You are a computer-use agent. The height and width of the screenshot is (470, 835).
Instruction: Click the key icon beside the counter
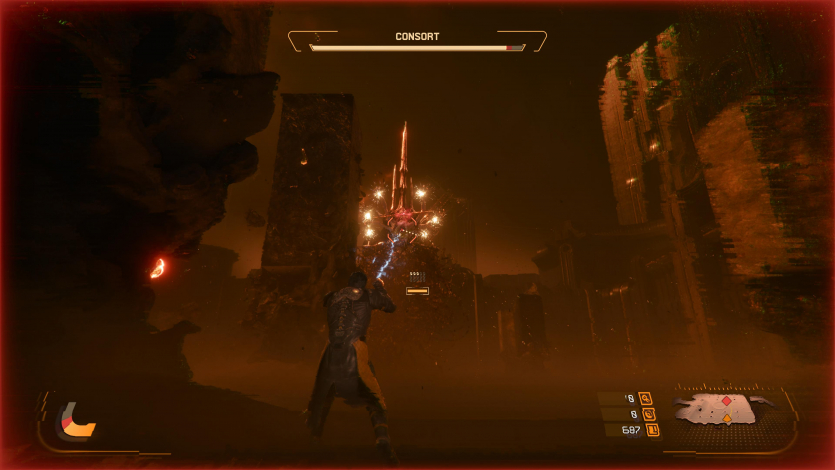pos(644,398)
